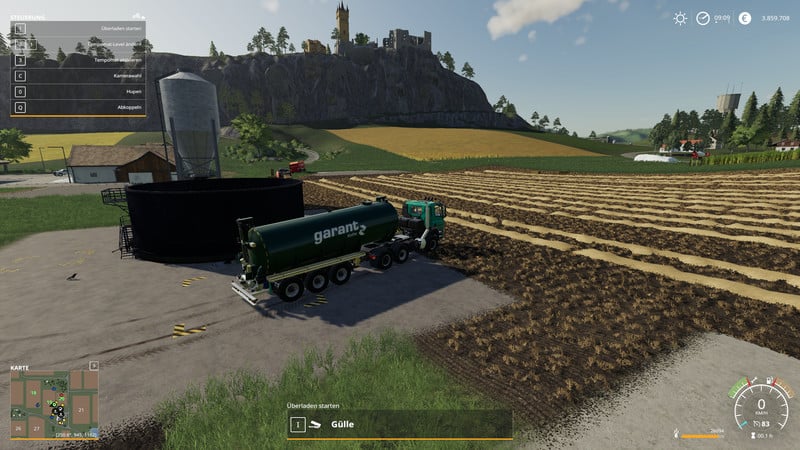The image size is (800, 450).
Task: Click the sun weather icon
Action: pos(680,18)
